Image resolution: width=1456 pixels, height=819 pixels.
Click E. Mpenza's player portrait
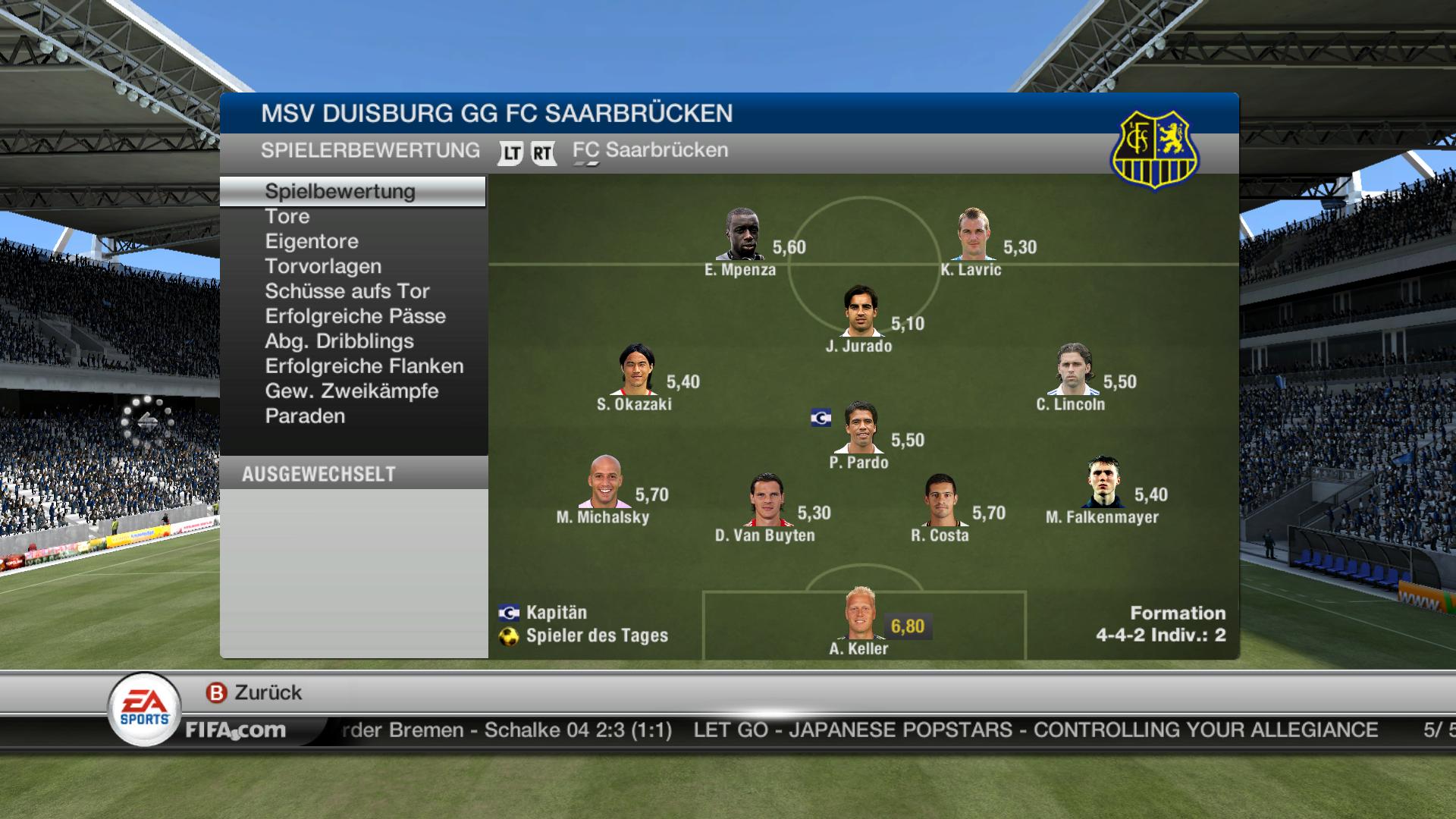(x=739, y=235)
